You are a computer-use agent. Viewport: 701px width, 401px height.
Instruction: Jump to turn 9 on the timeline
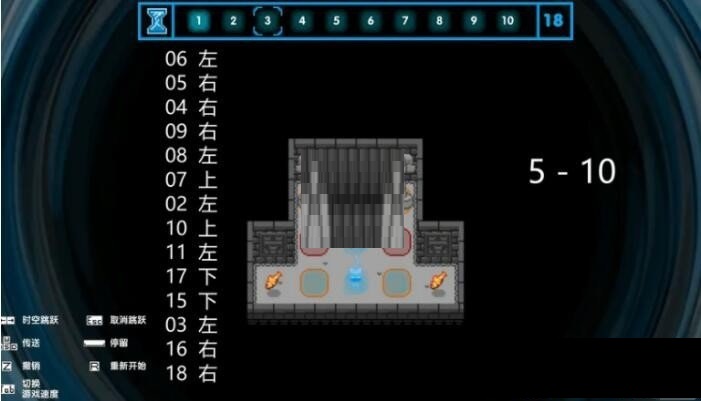pos(473,20)
